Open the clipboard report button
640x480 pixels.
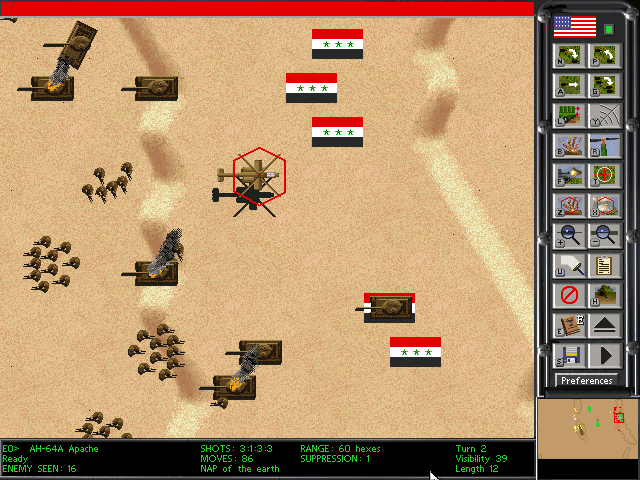[x=603, y=266]
